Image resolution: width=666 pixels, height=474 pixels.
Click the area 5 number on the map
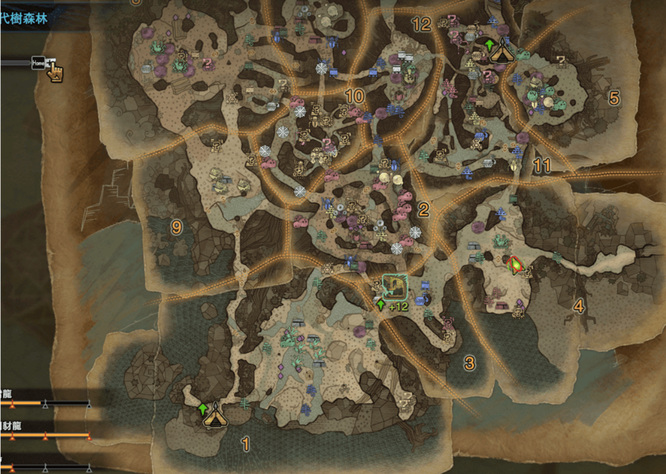[x=614, y=97]
